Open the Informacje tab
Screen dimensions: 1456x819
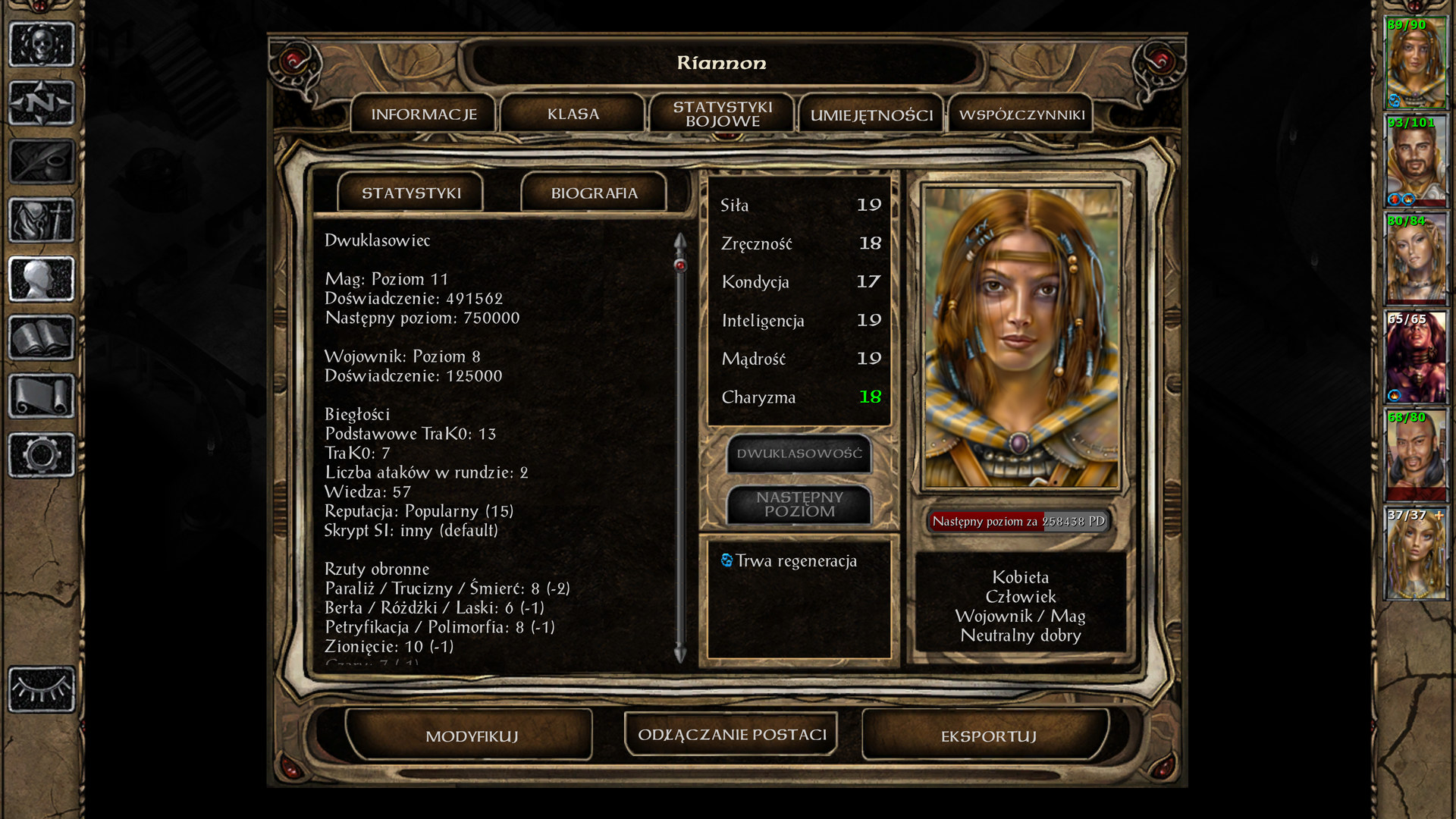click(x=423, y=115)
